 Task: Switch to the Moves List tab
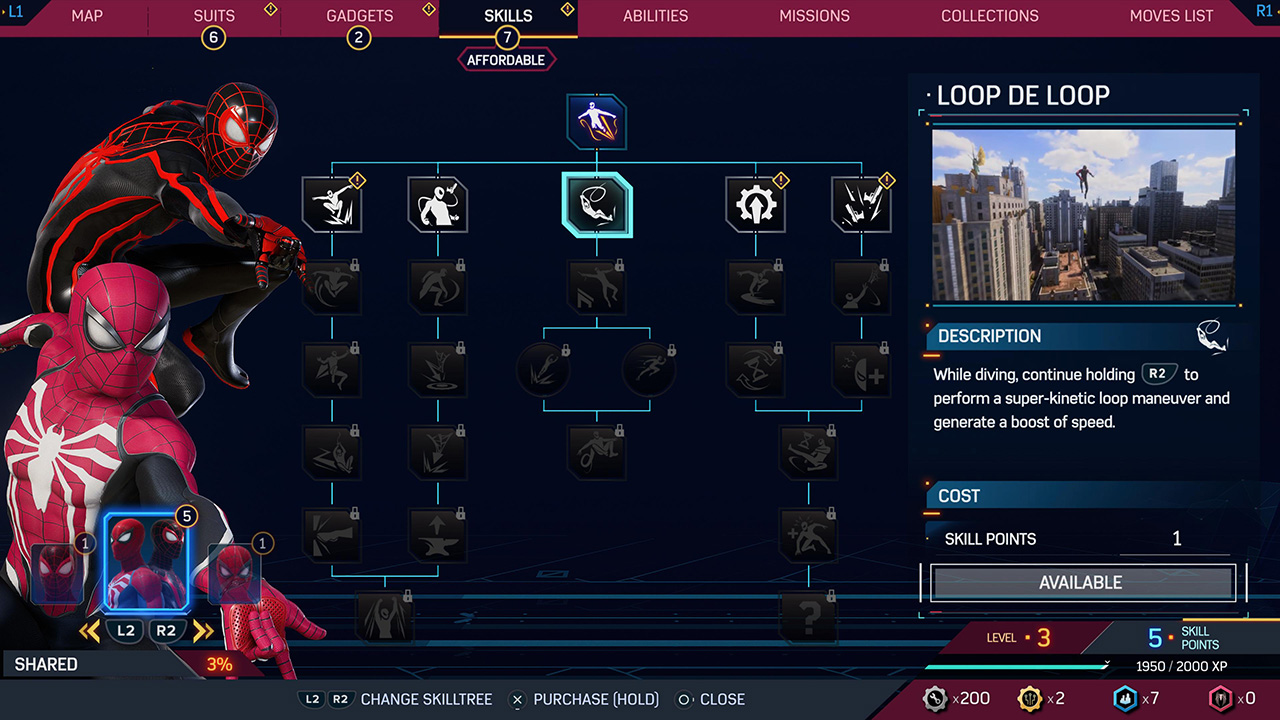1171,16
